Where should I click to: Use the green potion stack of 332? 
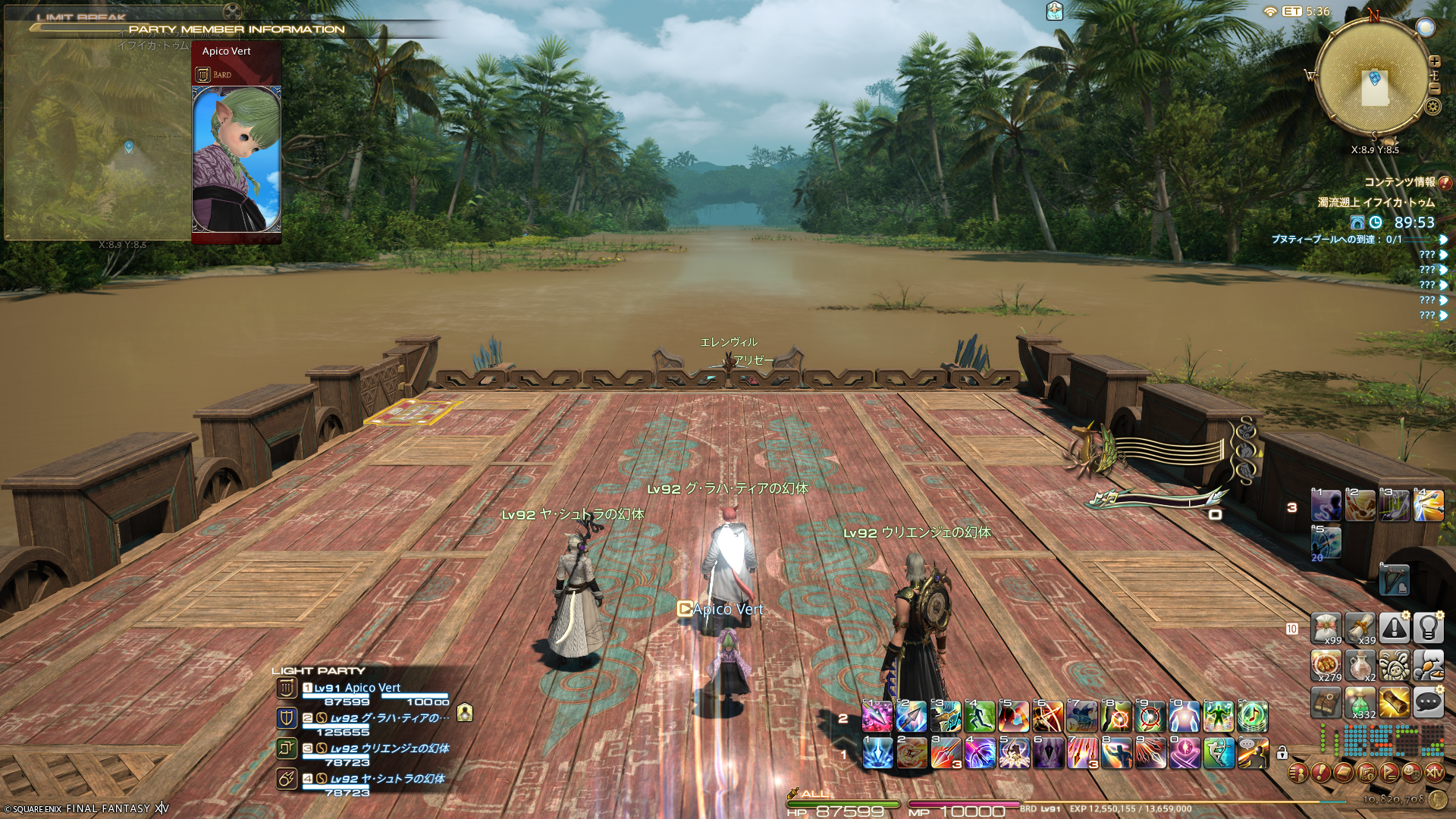(1360, 703)
